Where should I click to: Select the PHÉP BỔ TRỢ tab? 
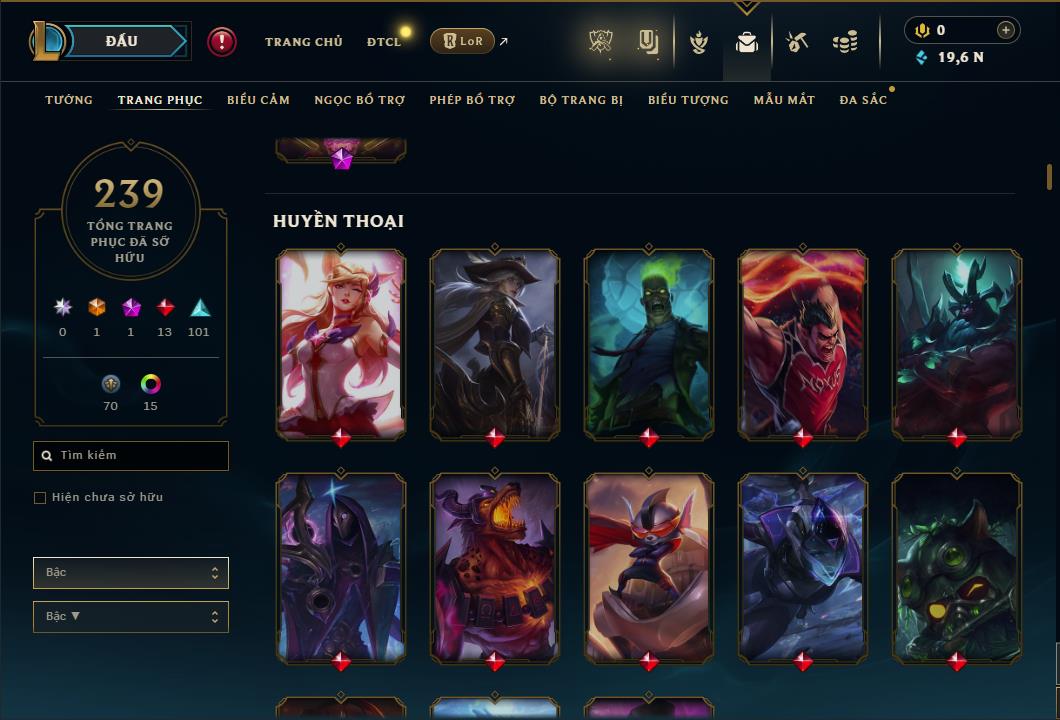coord(472,100)
